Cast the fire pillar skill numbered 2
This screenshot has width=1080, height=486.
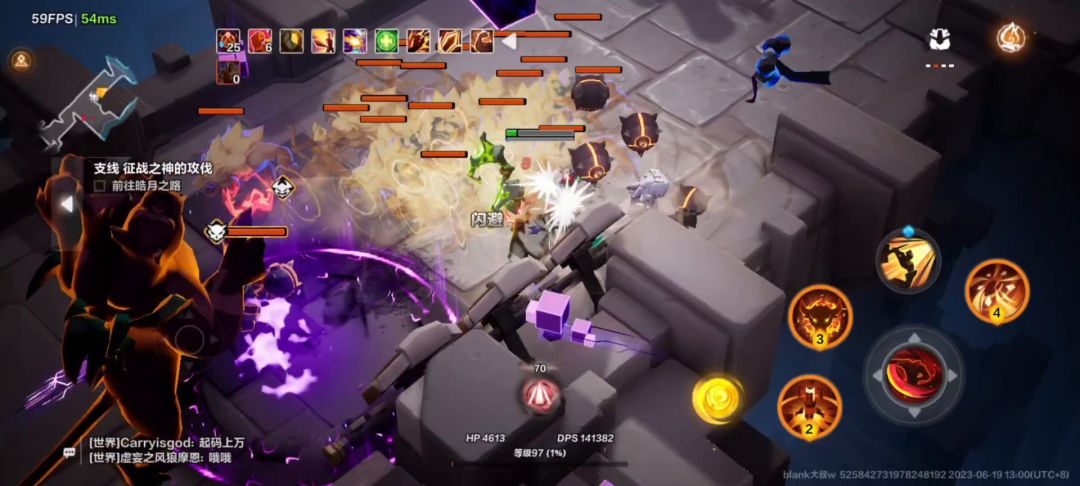click(809, 407)
